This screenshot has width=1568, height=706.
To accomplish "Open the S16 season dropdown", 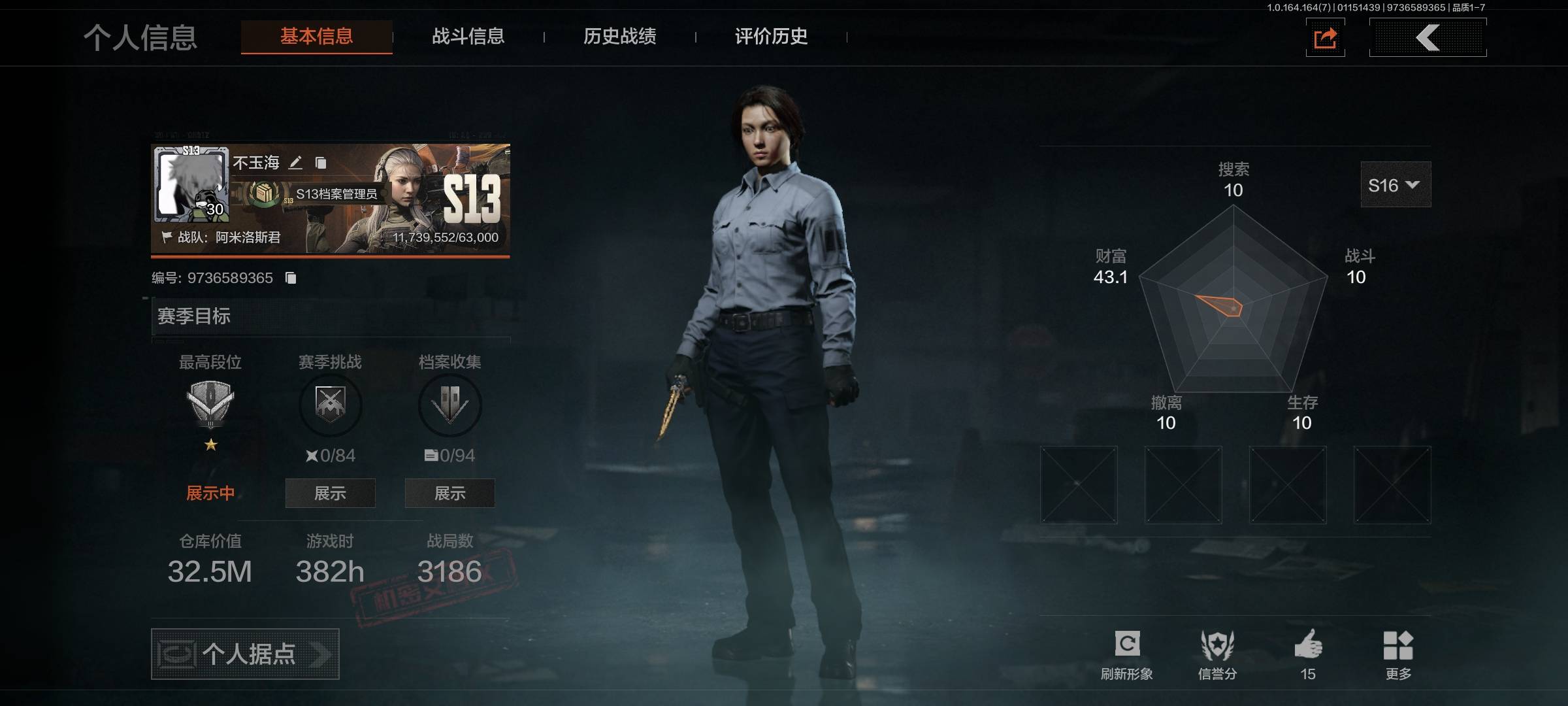I will (1395, 185).
